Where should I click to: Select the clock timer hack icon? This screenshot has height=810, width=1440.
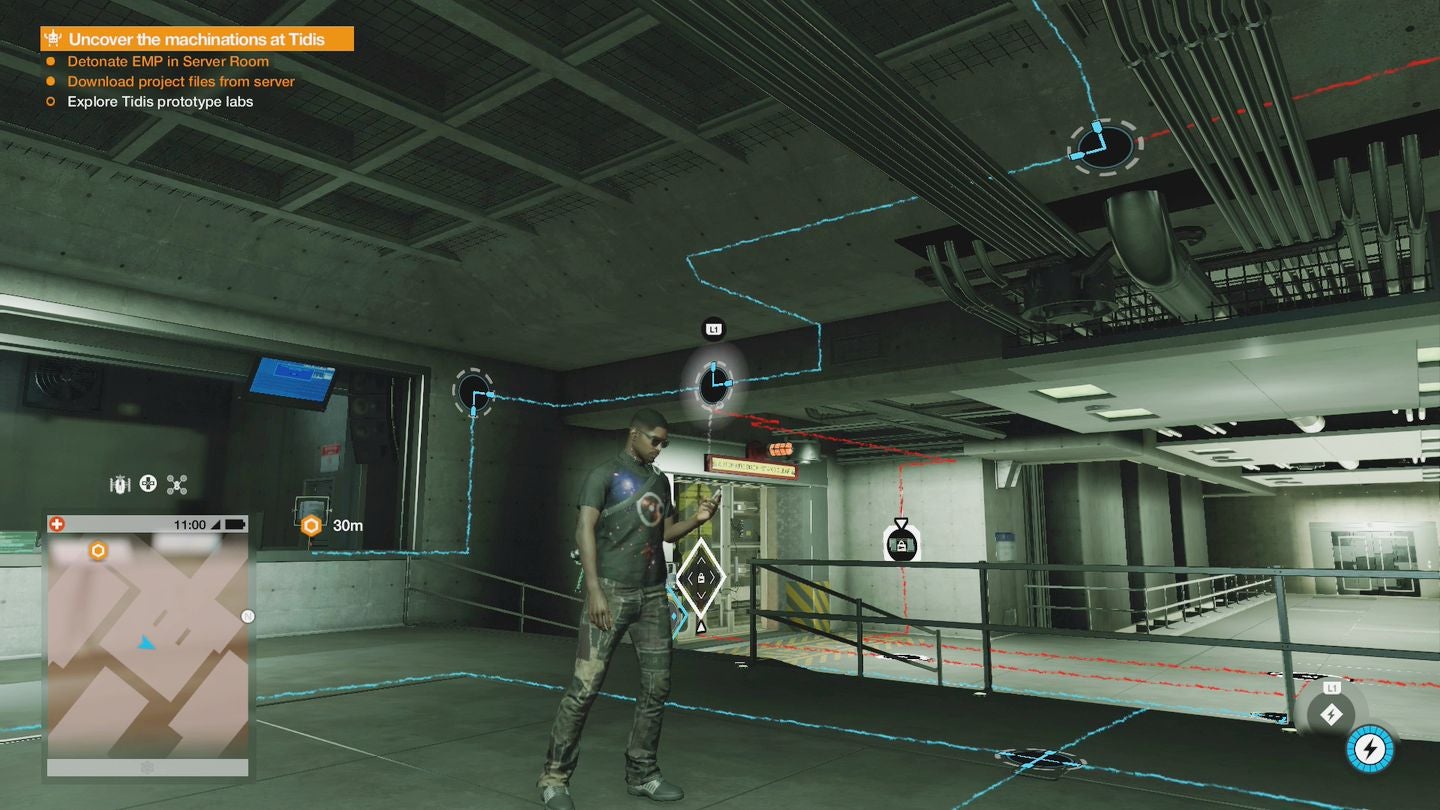tap(713, 385)
